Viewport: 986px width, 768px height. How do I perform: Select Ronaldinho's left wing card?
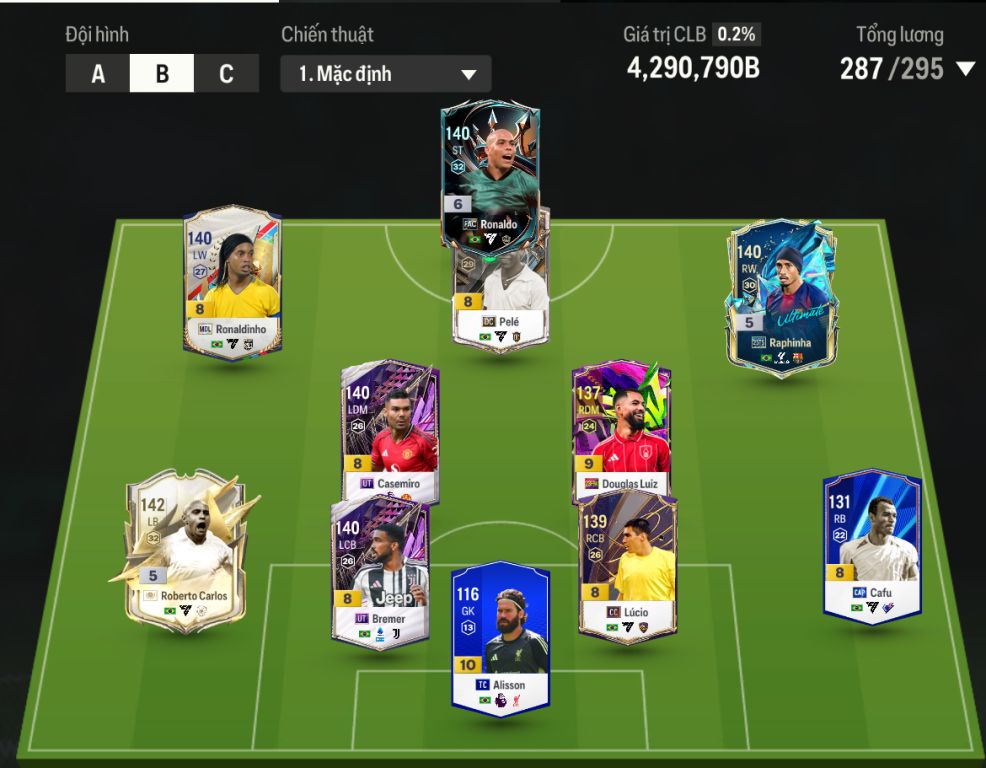click(232, 280)
